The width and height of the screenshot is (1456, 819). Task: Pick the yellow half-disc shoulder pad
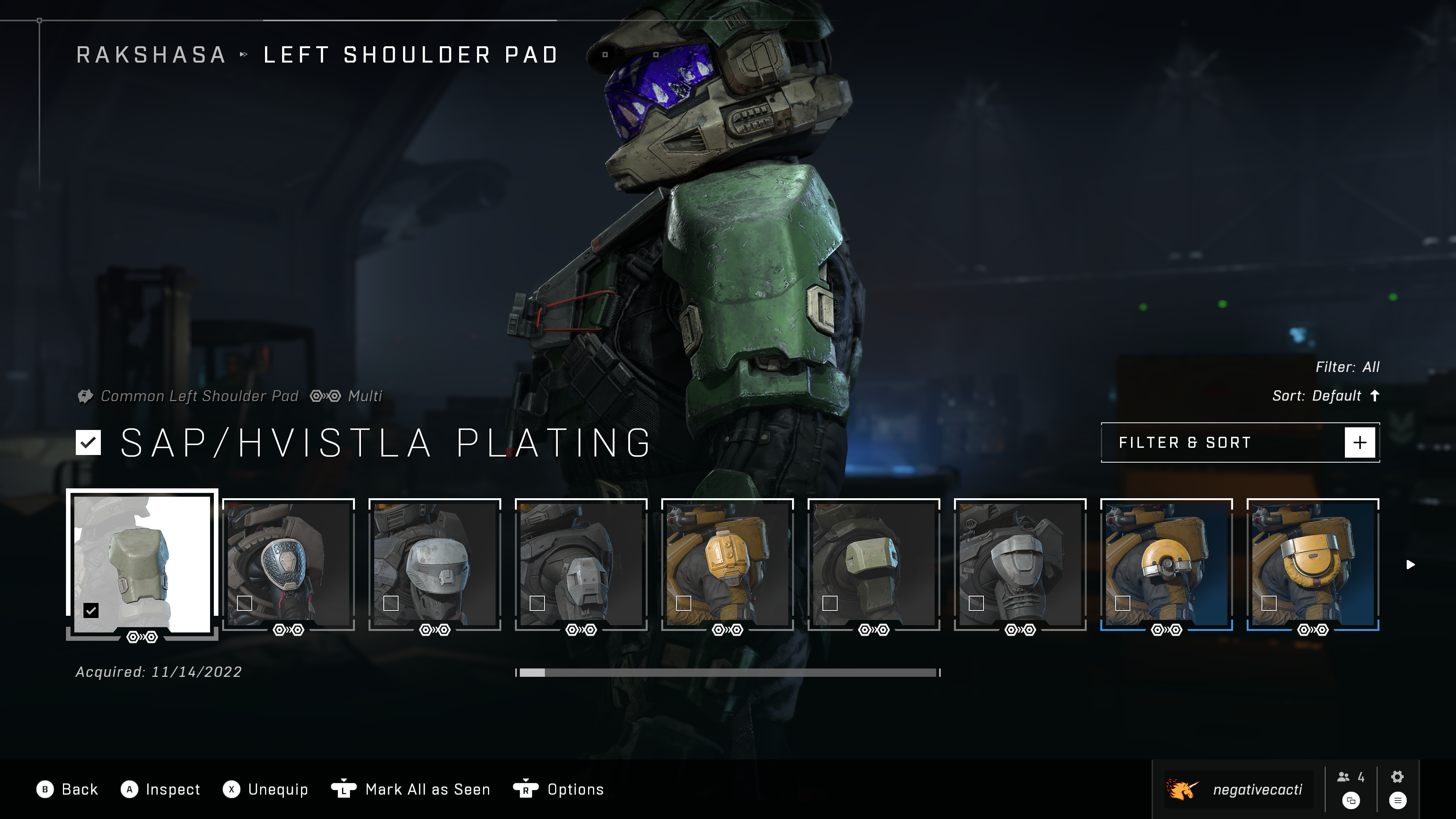point(1167,564)
